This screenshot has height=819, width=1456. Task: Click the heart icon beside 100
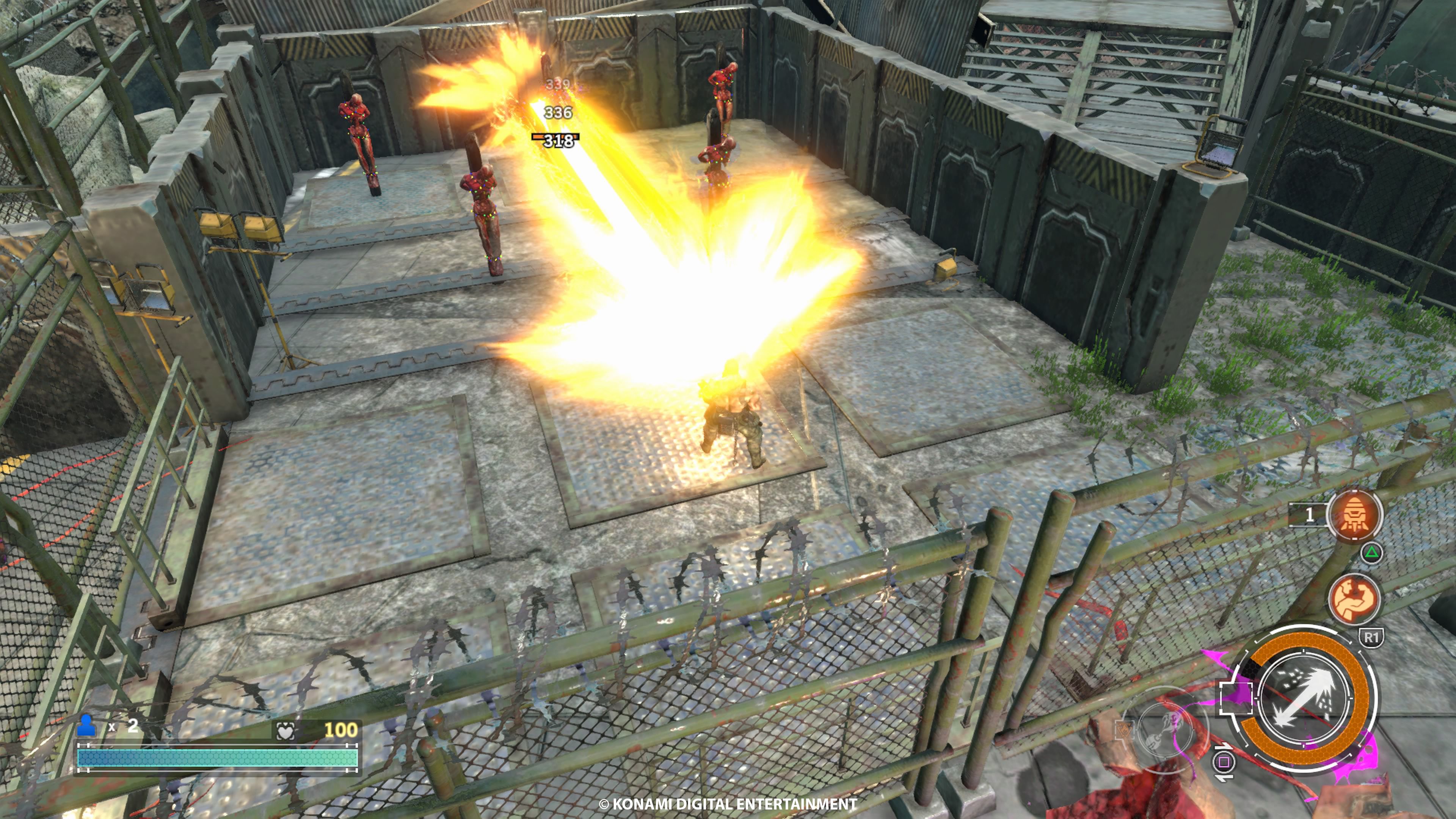coord(286,731)
